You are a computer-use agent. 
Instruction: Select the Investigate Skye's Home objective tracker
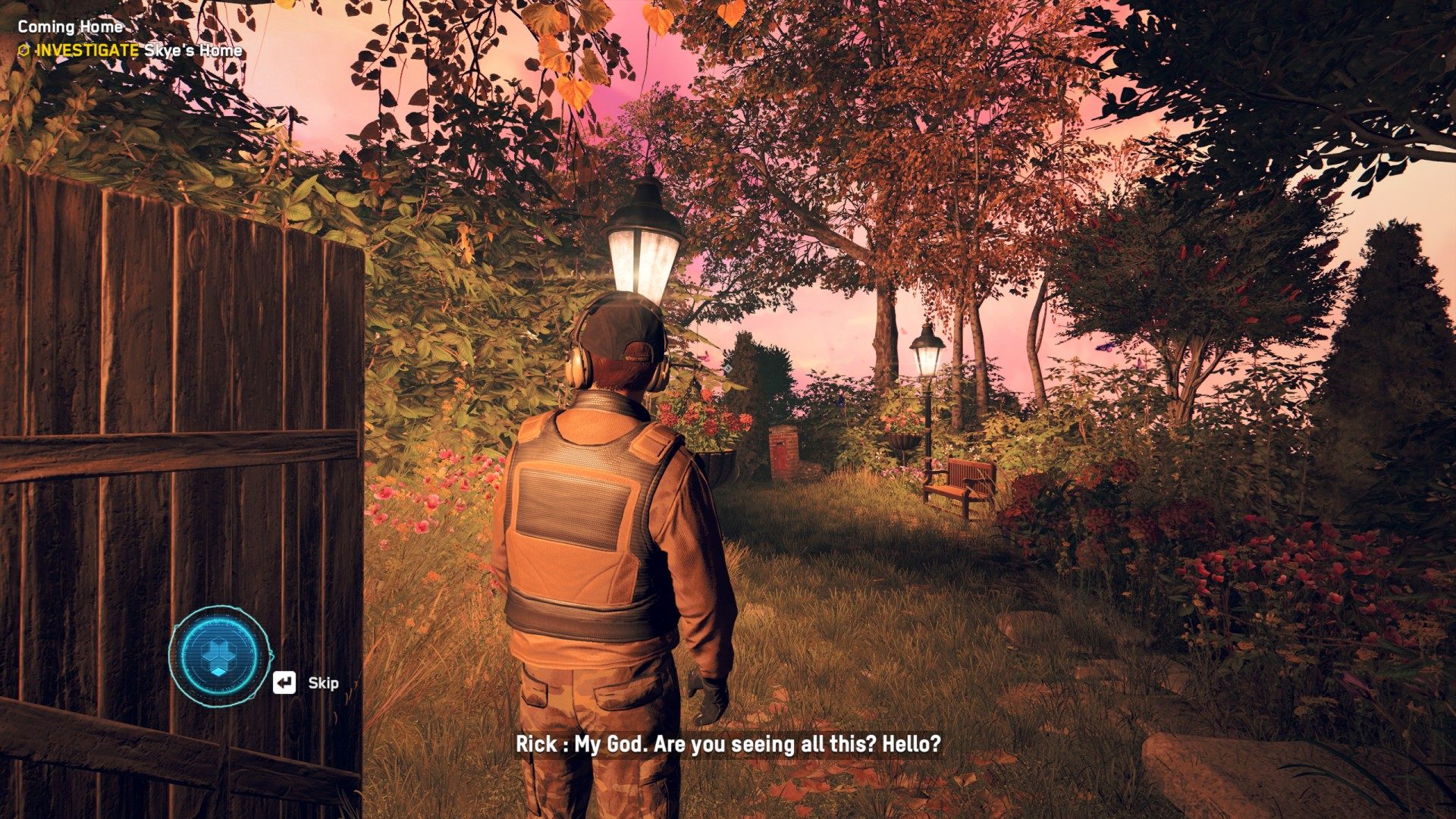tap(130, 51)
